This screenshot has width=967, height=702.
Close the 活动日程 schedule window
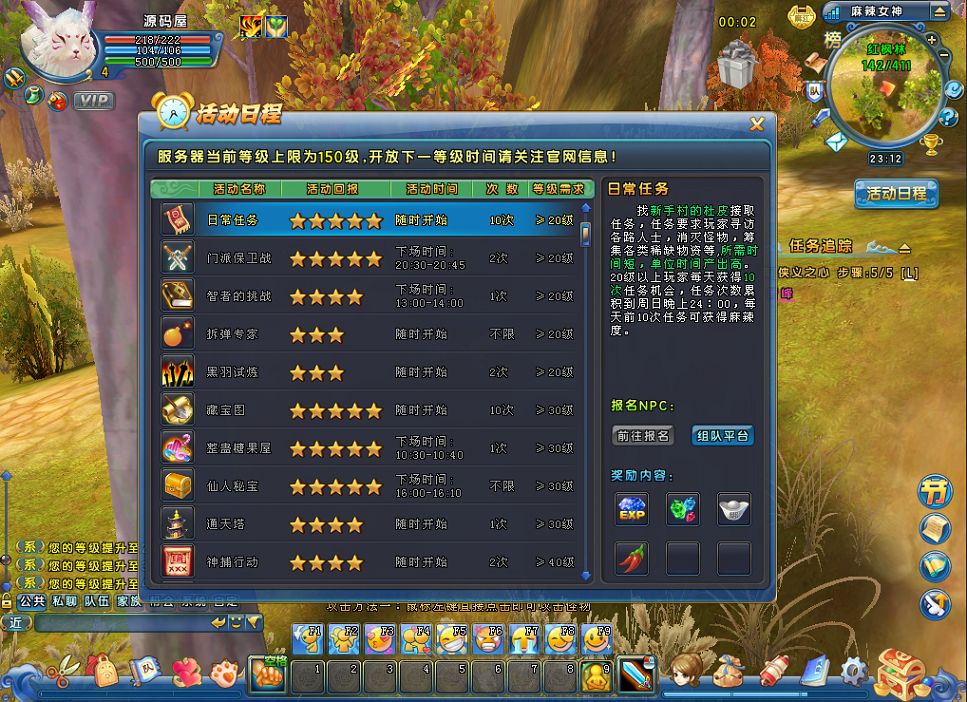[x=757, y=124]
